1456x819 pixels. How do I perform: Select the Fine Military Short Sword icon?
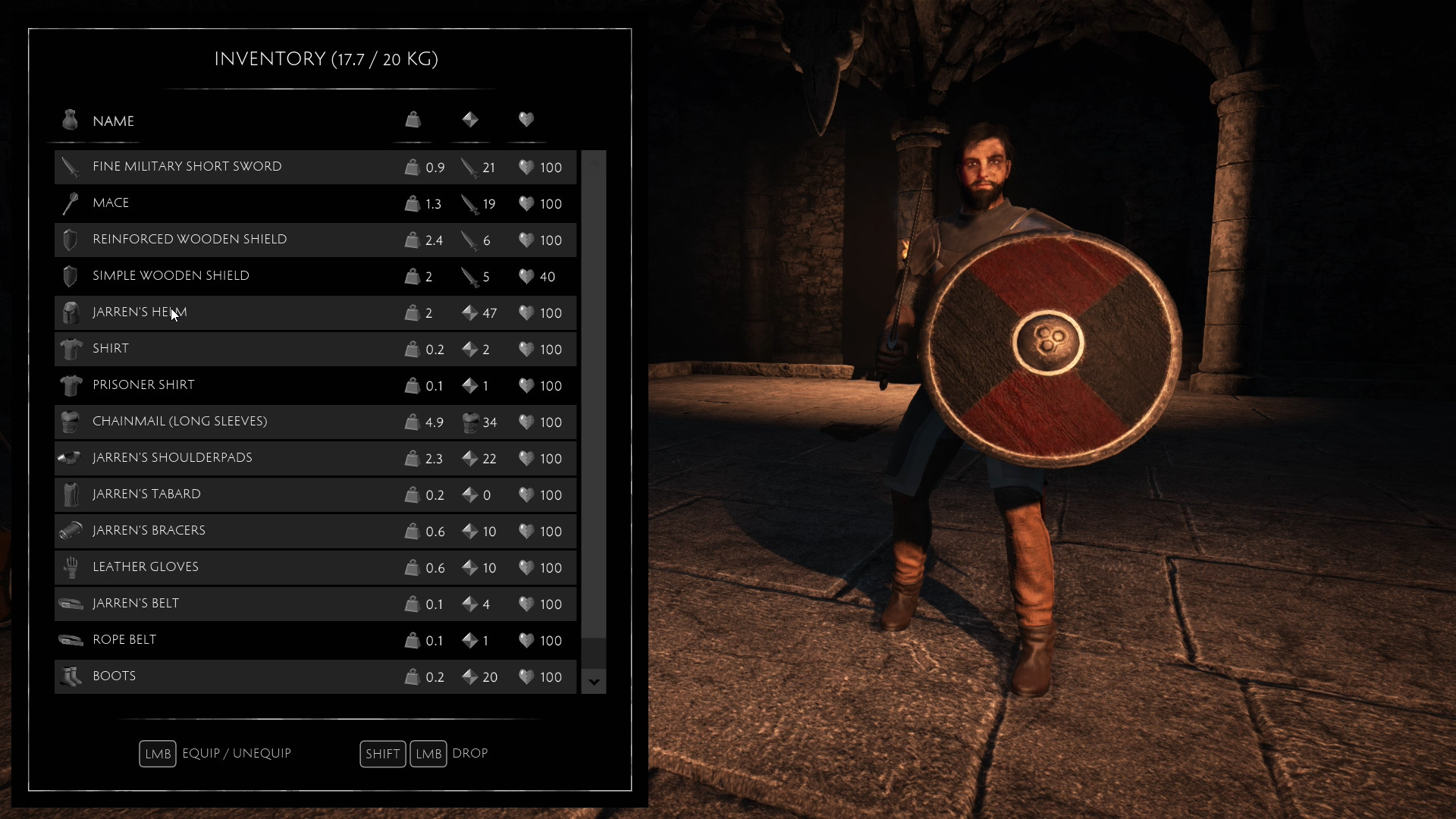pos(70,167)
